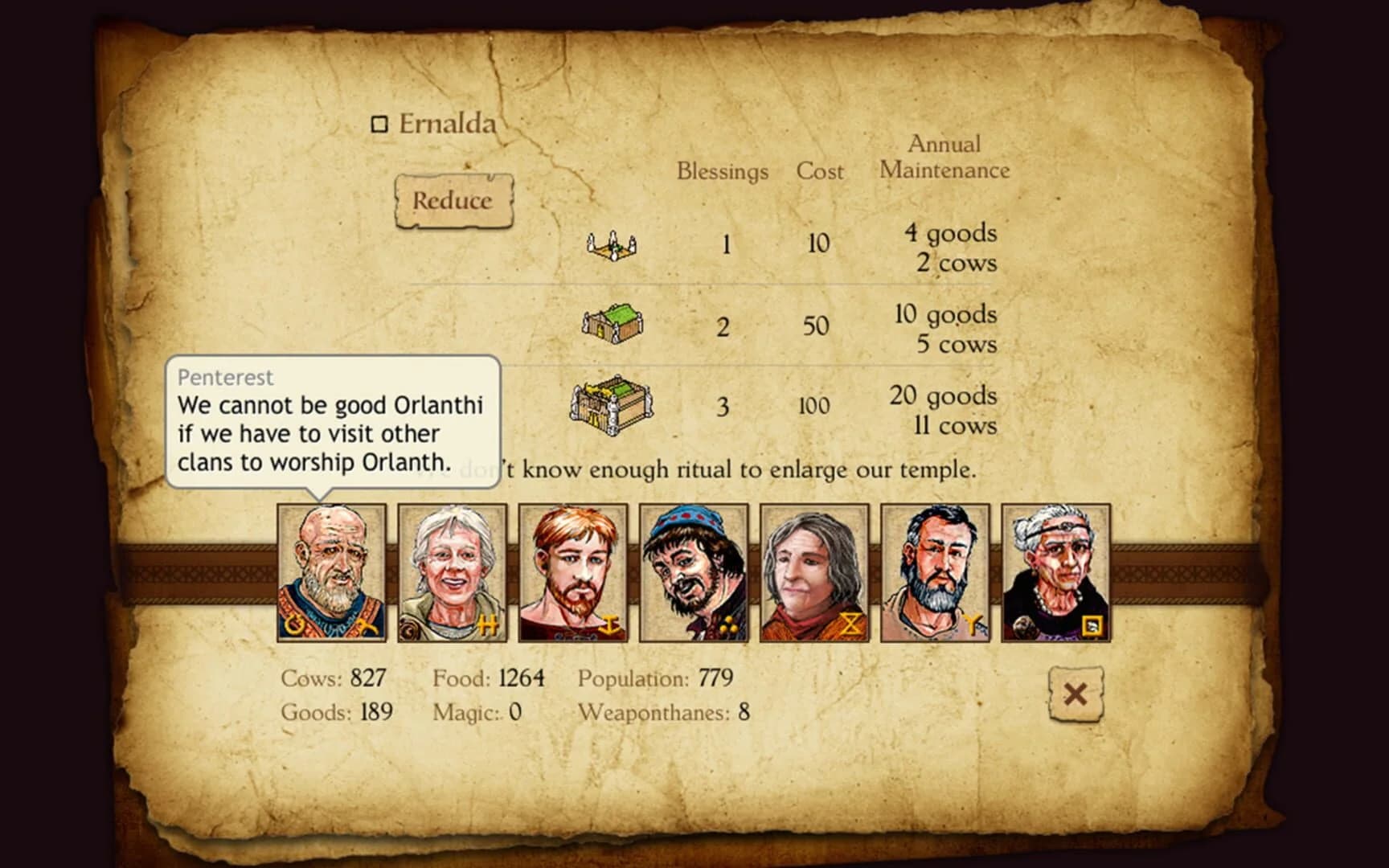View the Annual Maintenance column header
Image resolution: width=1389 pixels, height=868 pixels.
tap(945, 157)
